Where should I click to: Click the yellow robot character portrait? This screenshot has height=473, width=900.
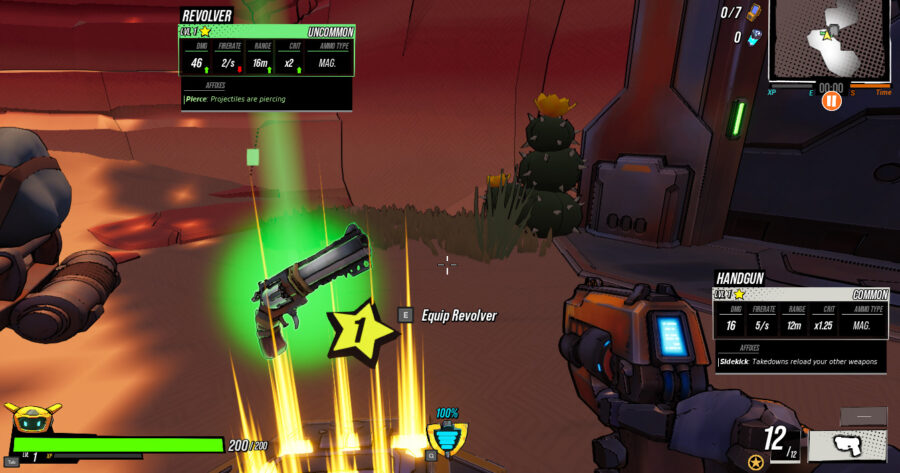tap(32, 419)
